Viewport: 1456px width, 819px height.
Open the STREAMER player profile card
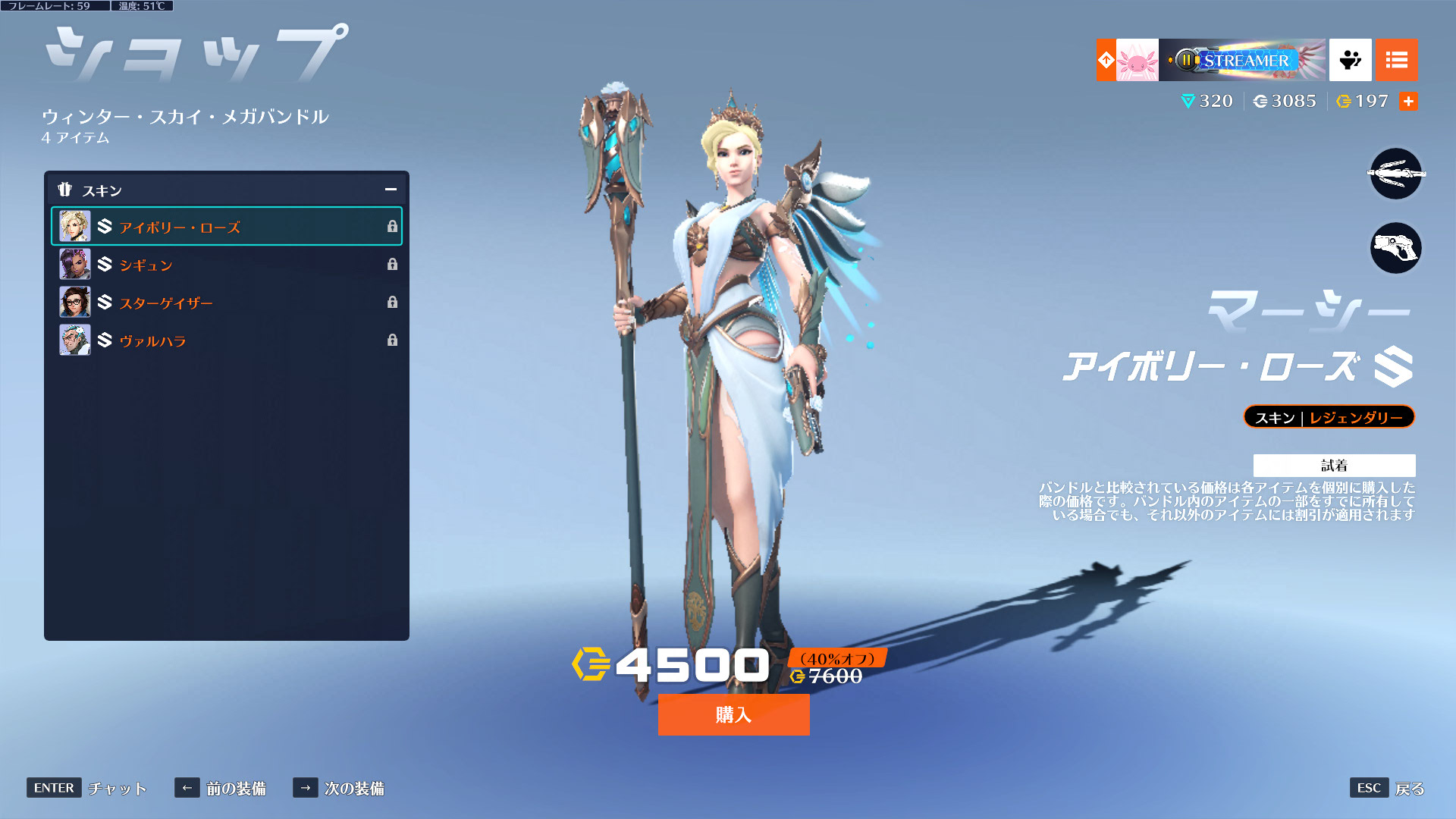(x=1221, y=60)
